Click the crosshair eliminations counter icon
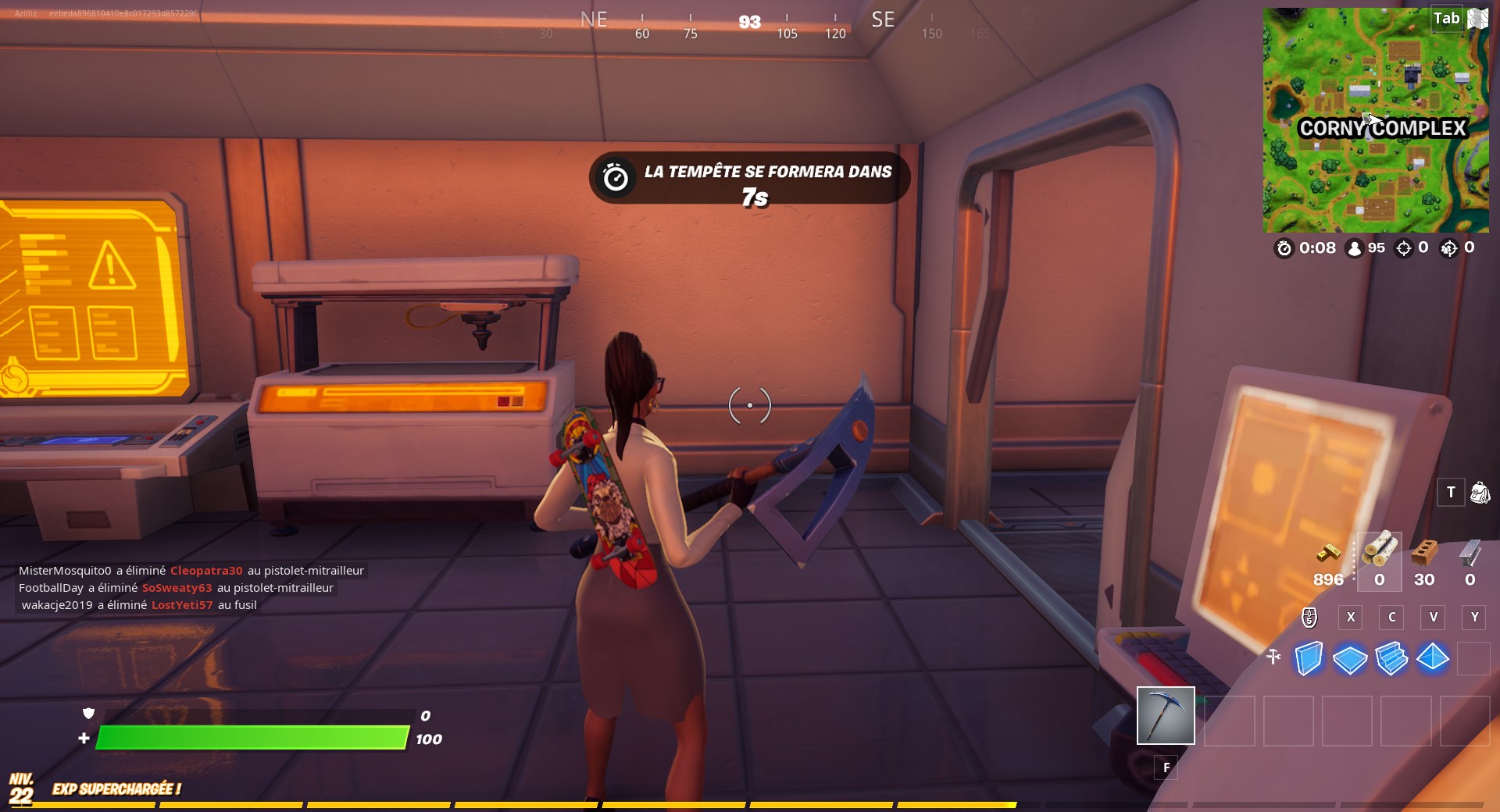This screenshot has width=1500, height=812. click(x=1403, y=249)
